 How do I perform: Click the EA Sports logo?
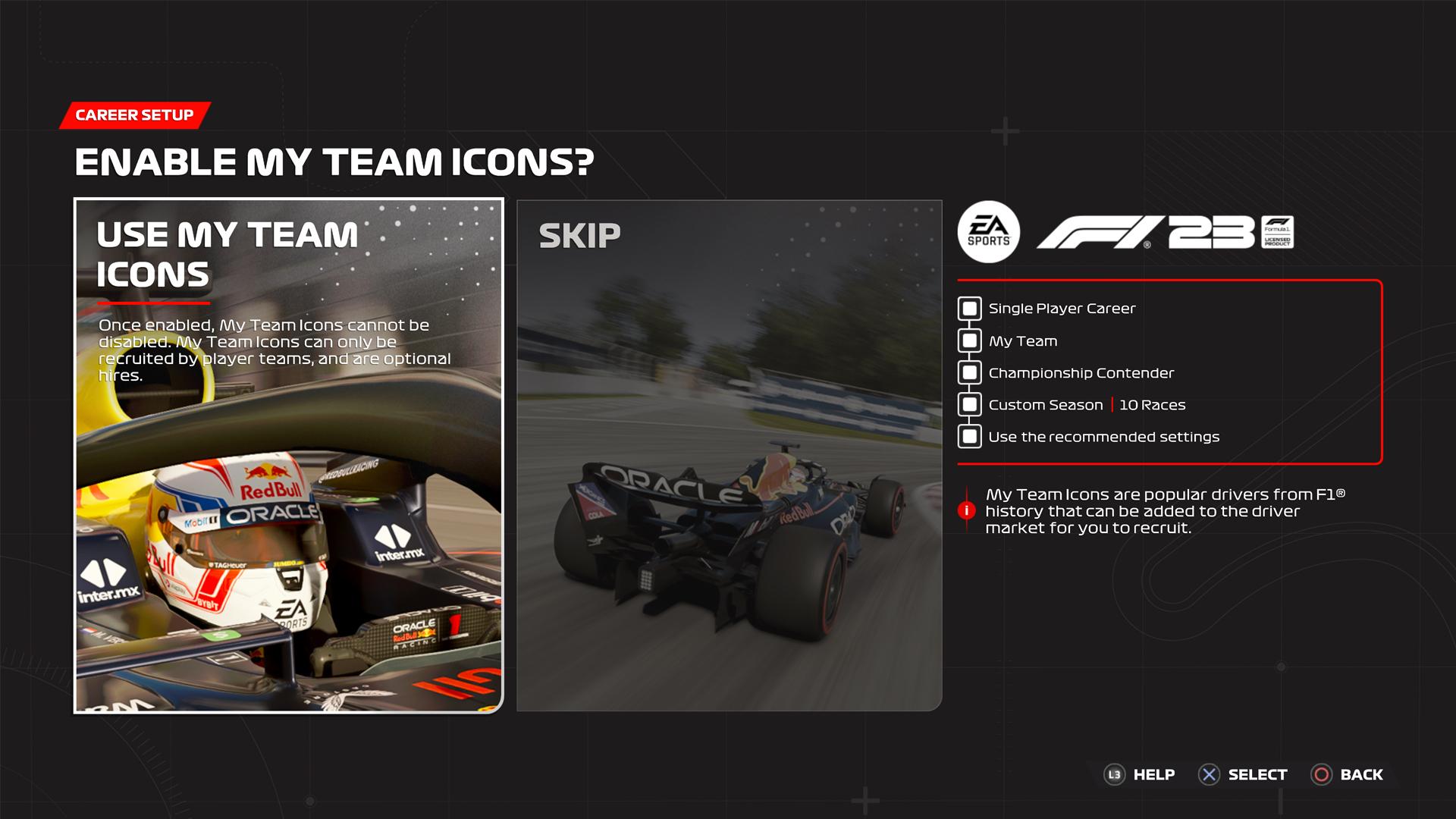987,233
